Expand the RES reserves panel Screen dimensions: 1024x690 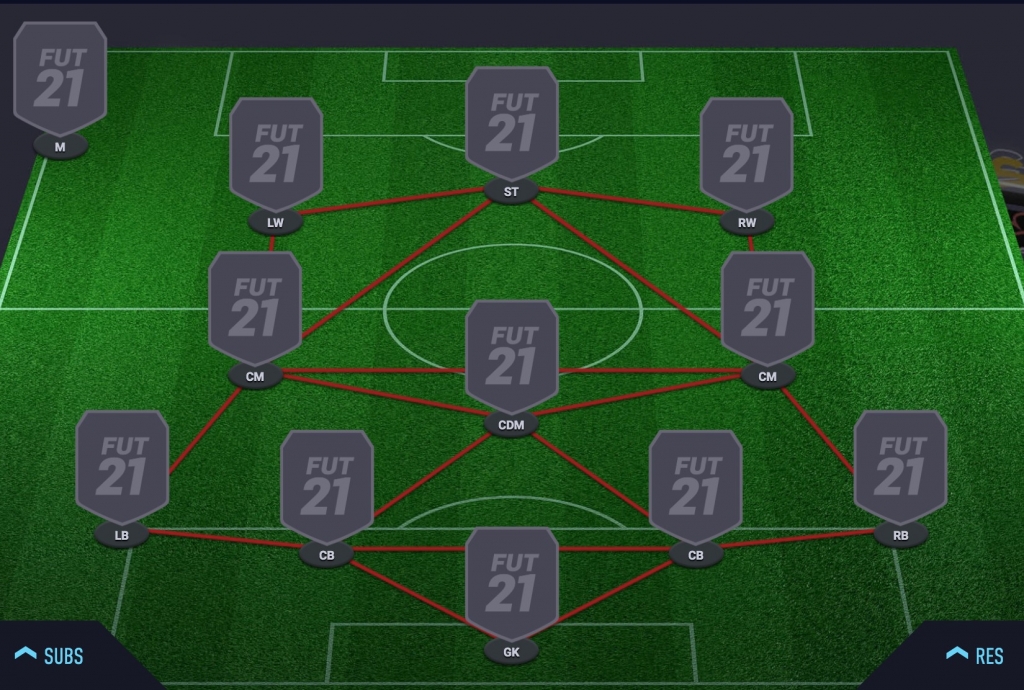(x=975, y=656)
